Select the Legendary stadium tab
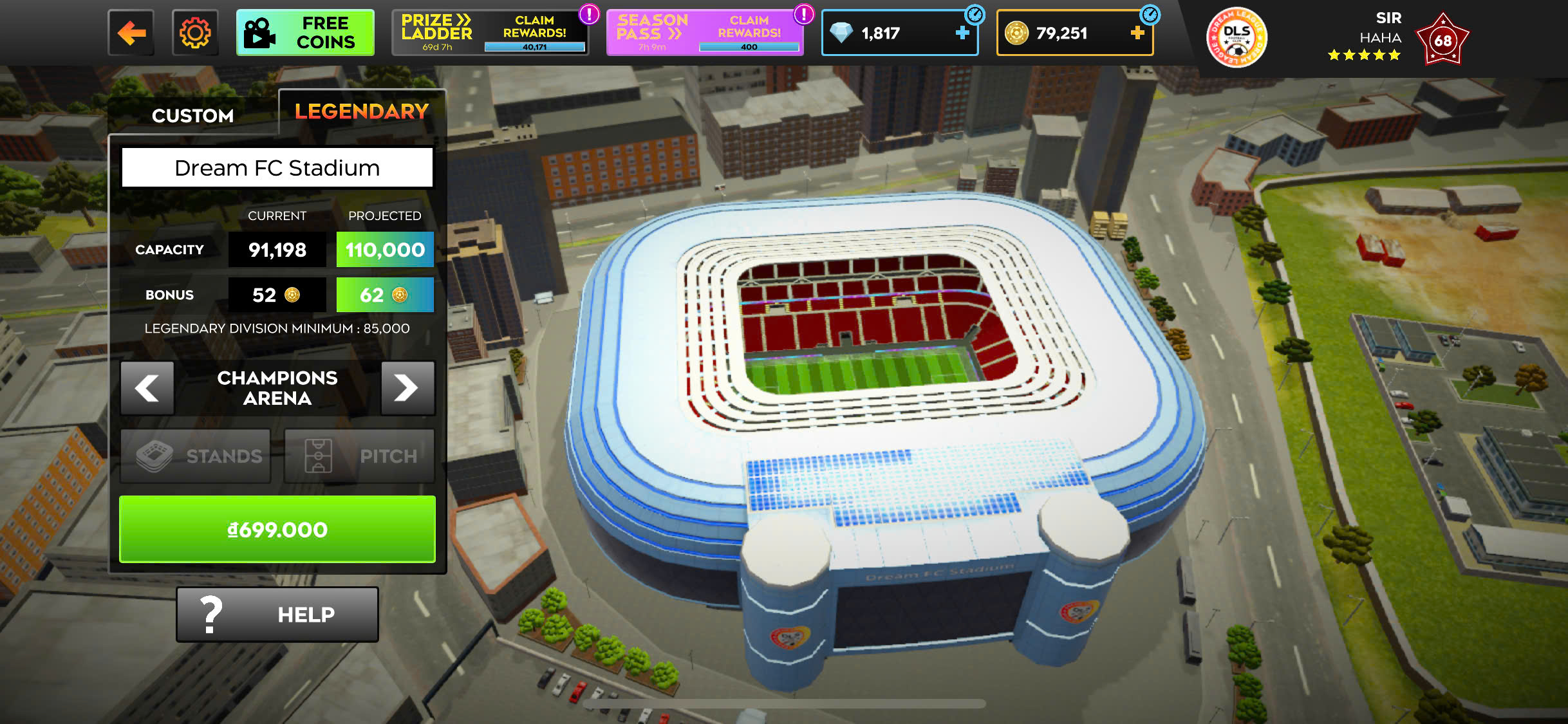This screenshot has height=724, width=1568. click(362, 112)
